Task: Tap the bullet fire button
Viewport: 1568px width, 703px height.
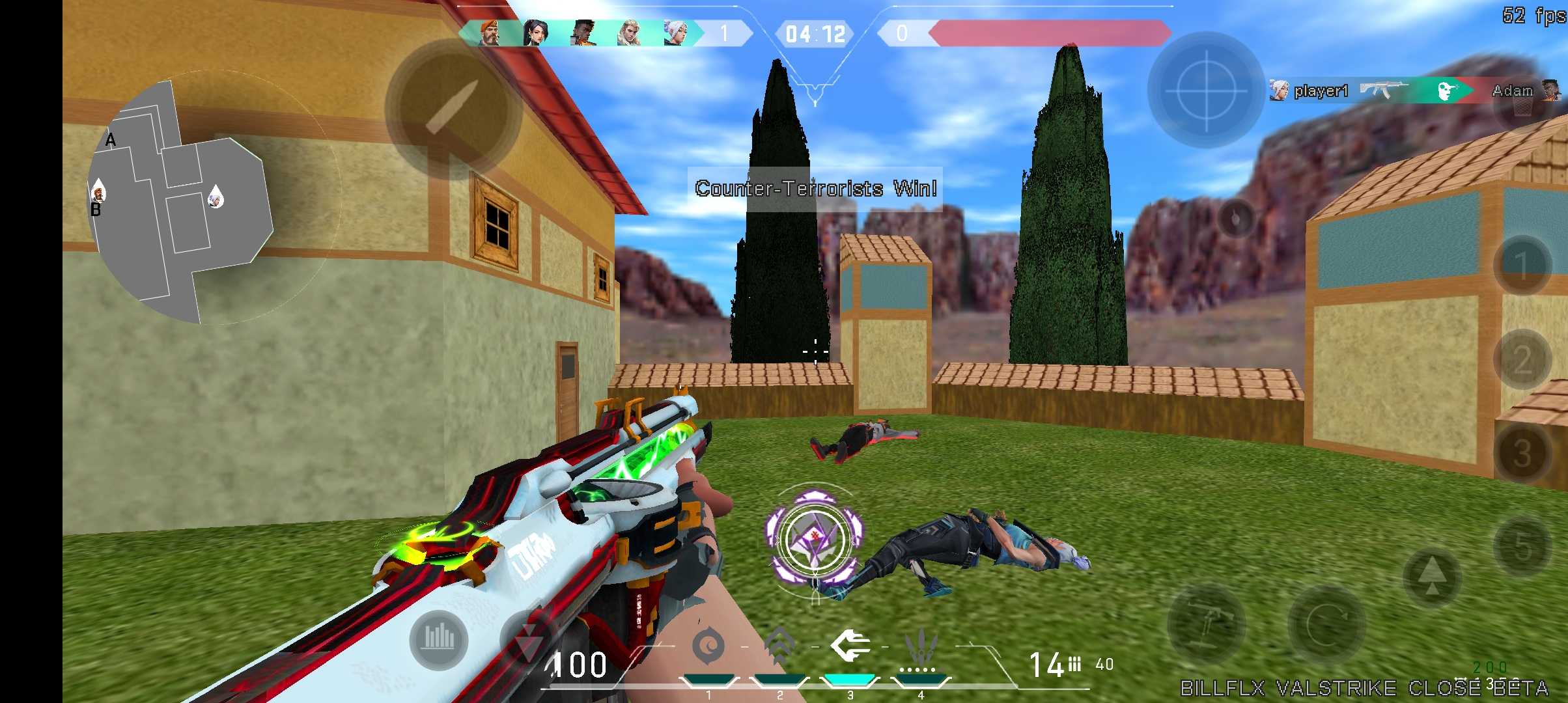Action: click(453, 107)
